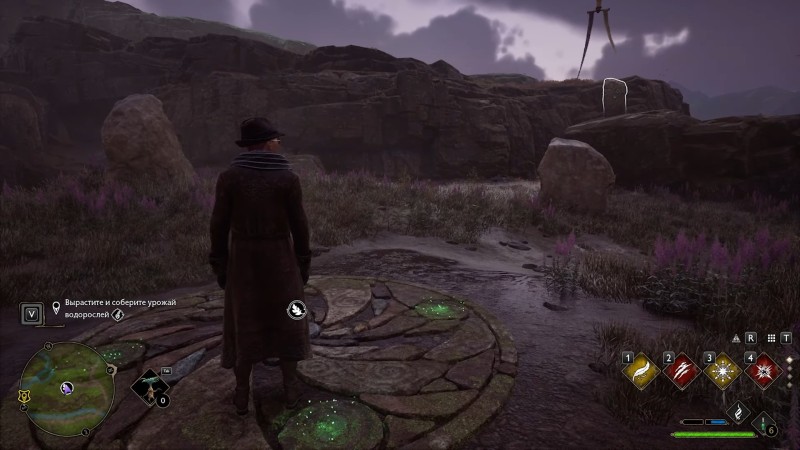
Task: Click the yellow shield quest marker on minimap
Action: pyautogui.click(x=23, y=397)
